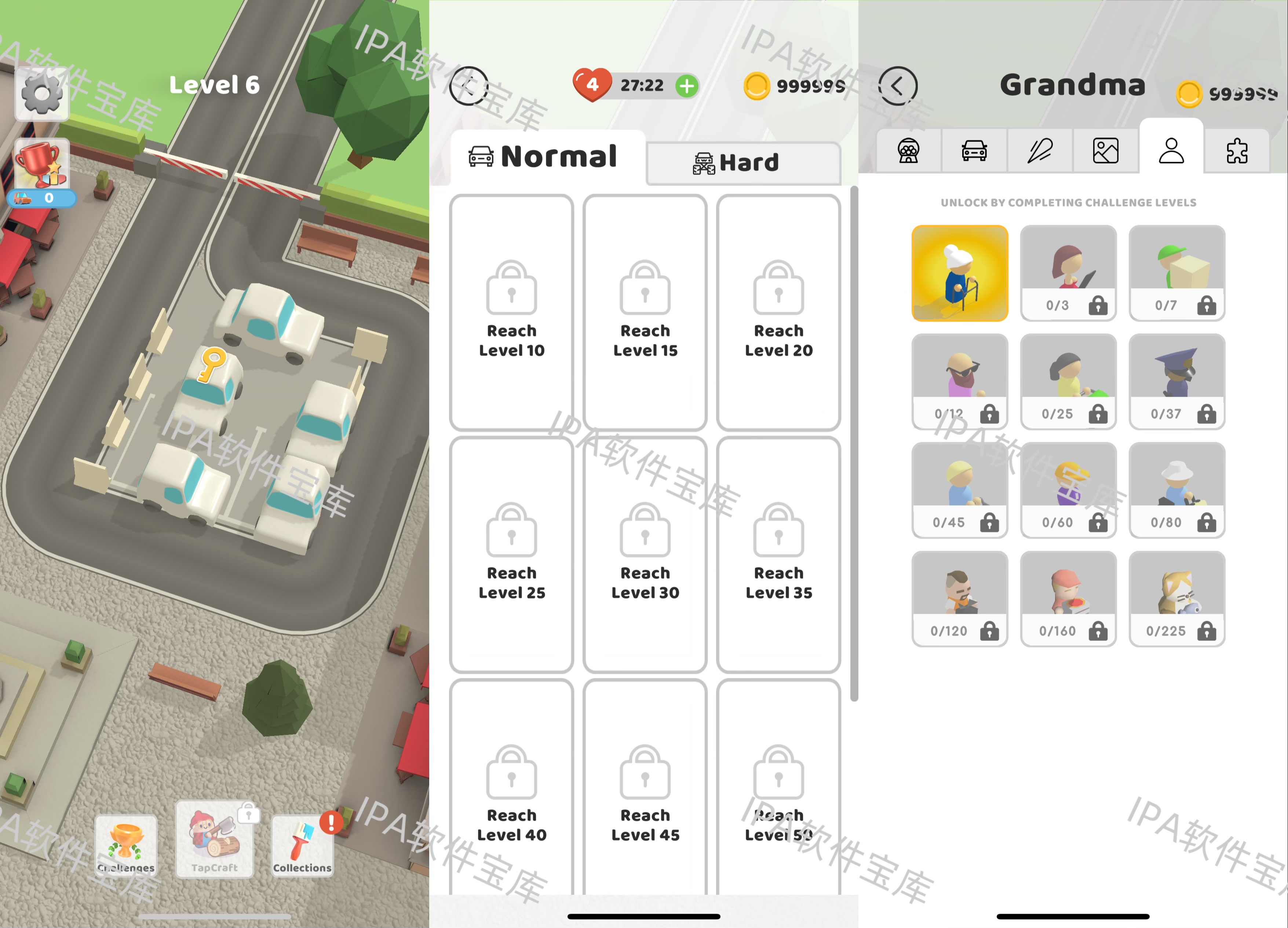Choose the Reach Level 10 card

click(x=511, y=312)
